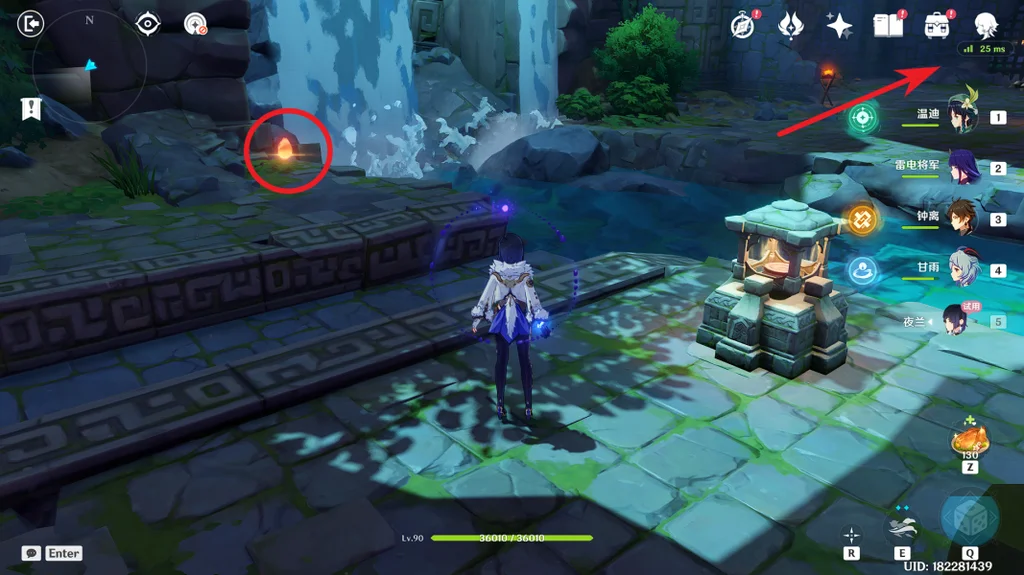The height and width of the screenshot is (575, 1024).
Task: Switch to party member 温迪
Action: click(x=963, y=118)
